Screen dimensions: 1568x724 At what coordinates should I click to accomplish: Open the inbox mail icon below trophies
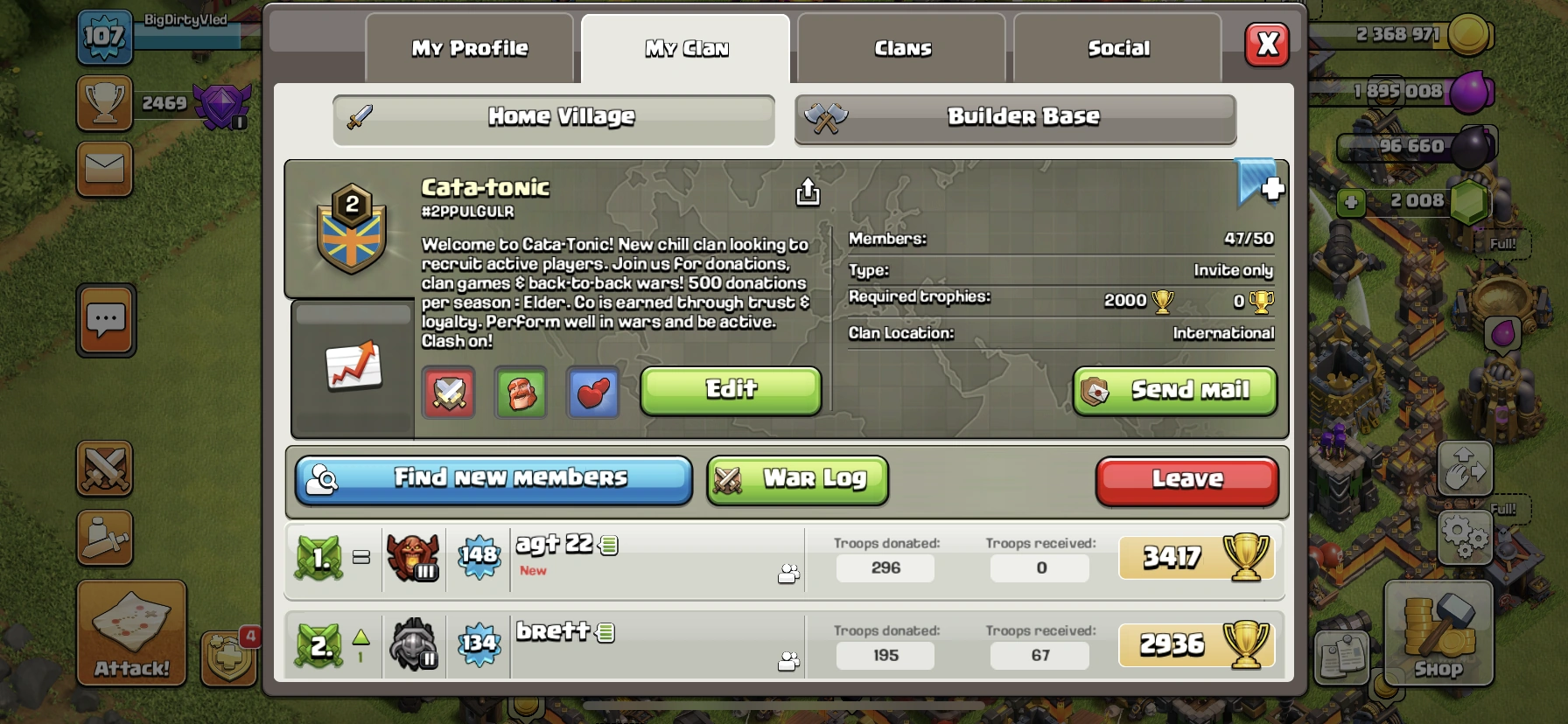pos(104,169)
